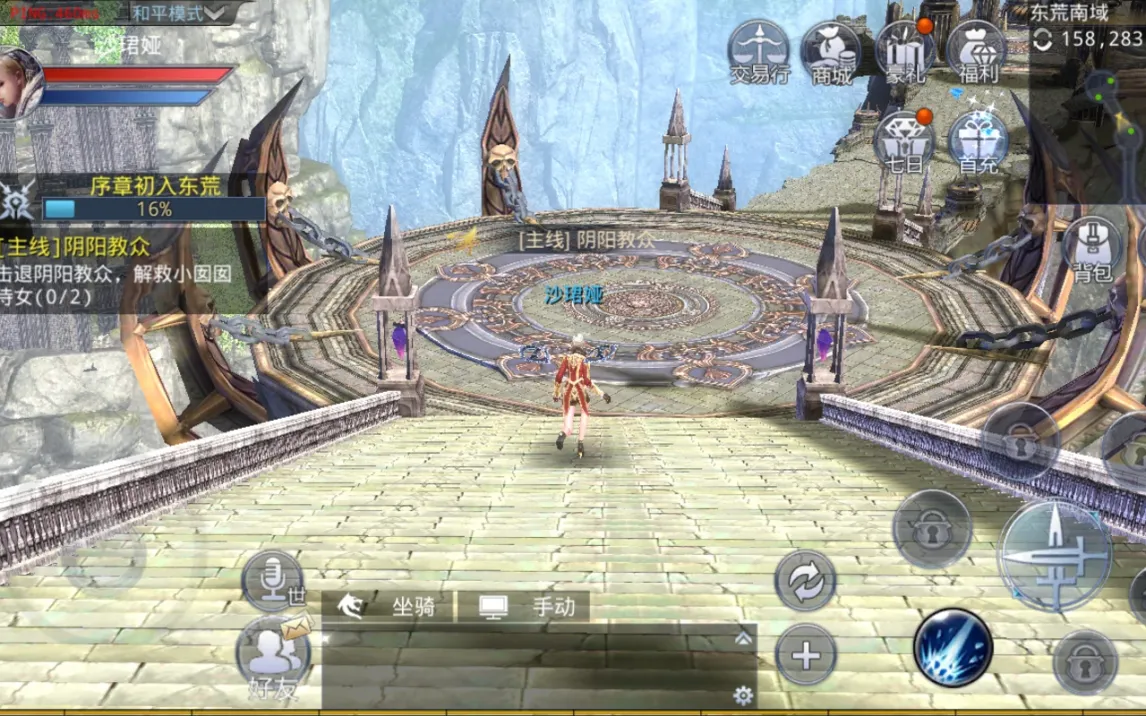
Task: Click the switch target refresh button
Action: pyautogui.click(x=806, y=580)
